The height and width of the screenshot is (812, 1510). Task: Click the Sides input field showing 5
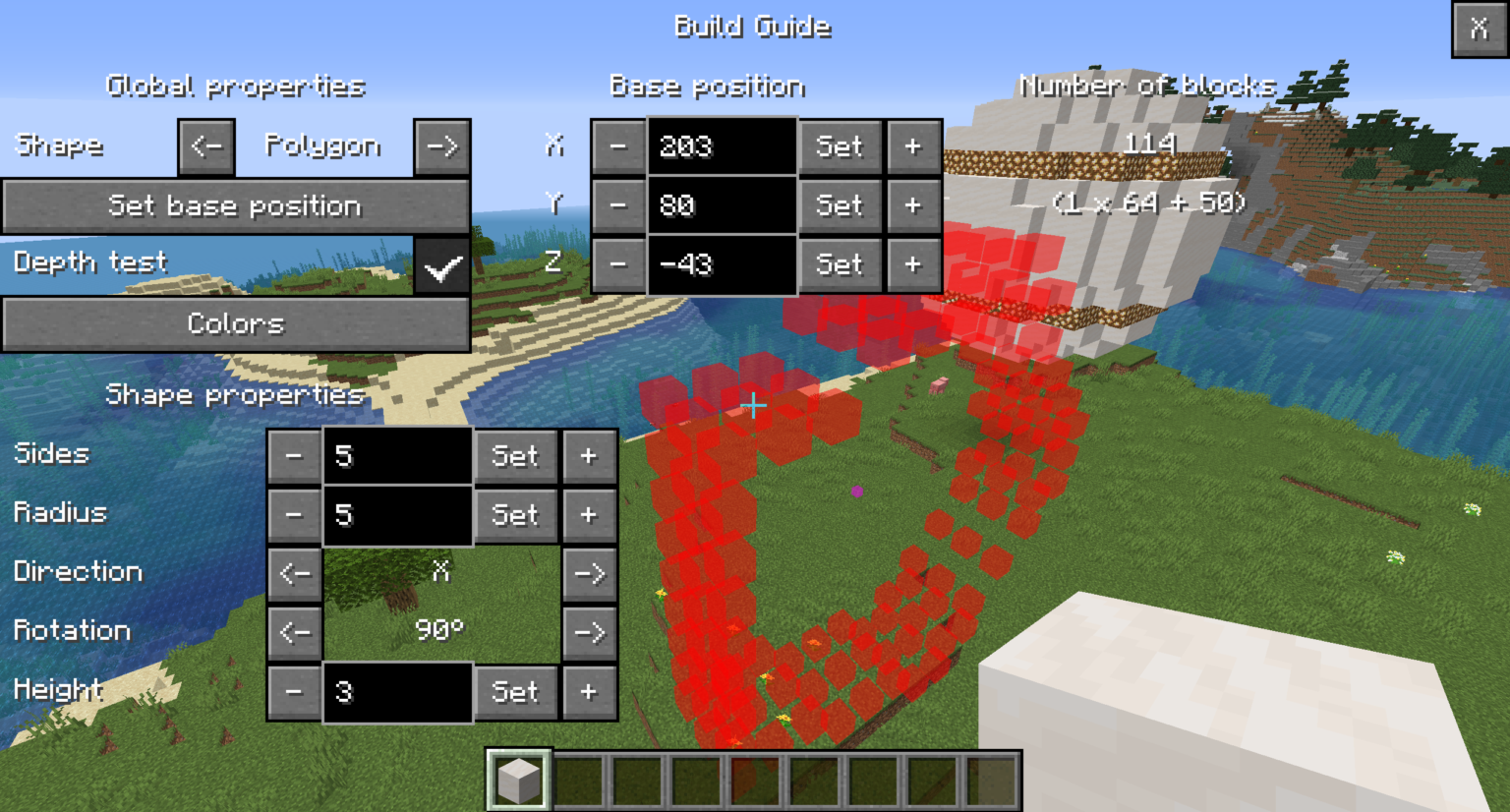coord(397,455)
